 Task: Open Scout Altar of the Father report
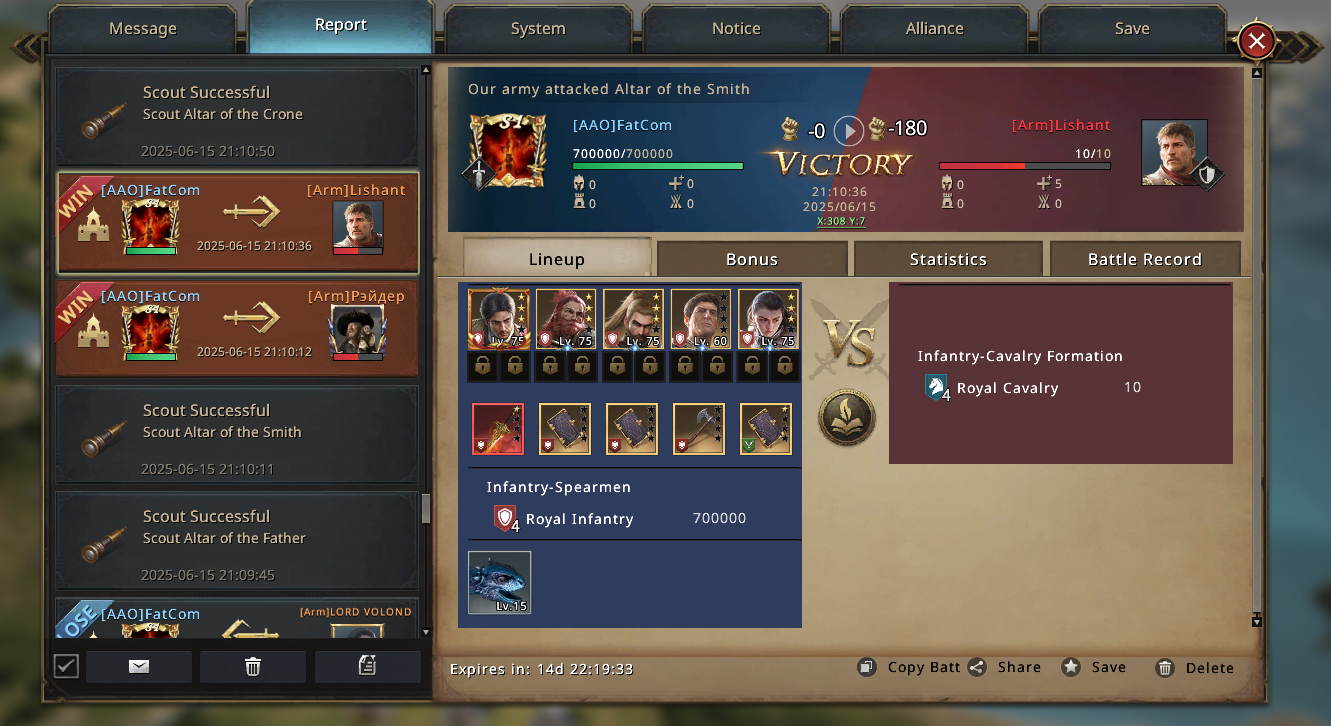(237, 541)
